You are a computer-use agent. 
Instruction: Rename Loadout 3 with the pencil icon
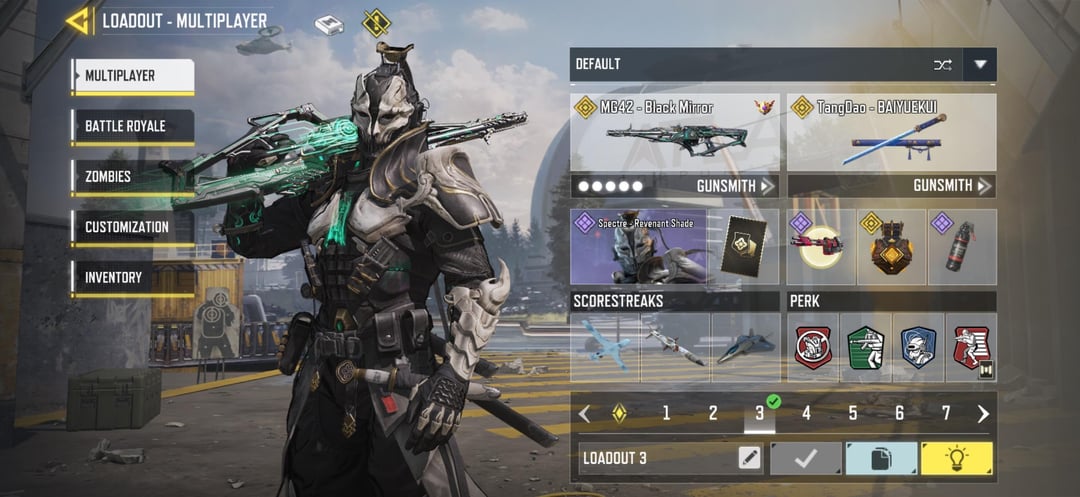(748, 458)
